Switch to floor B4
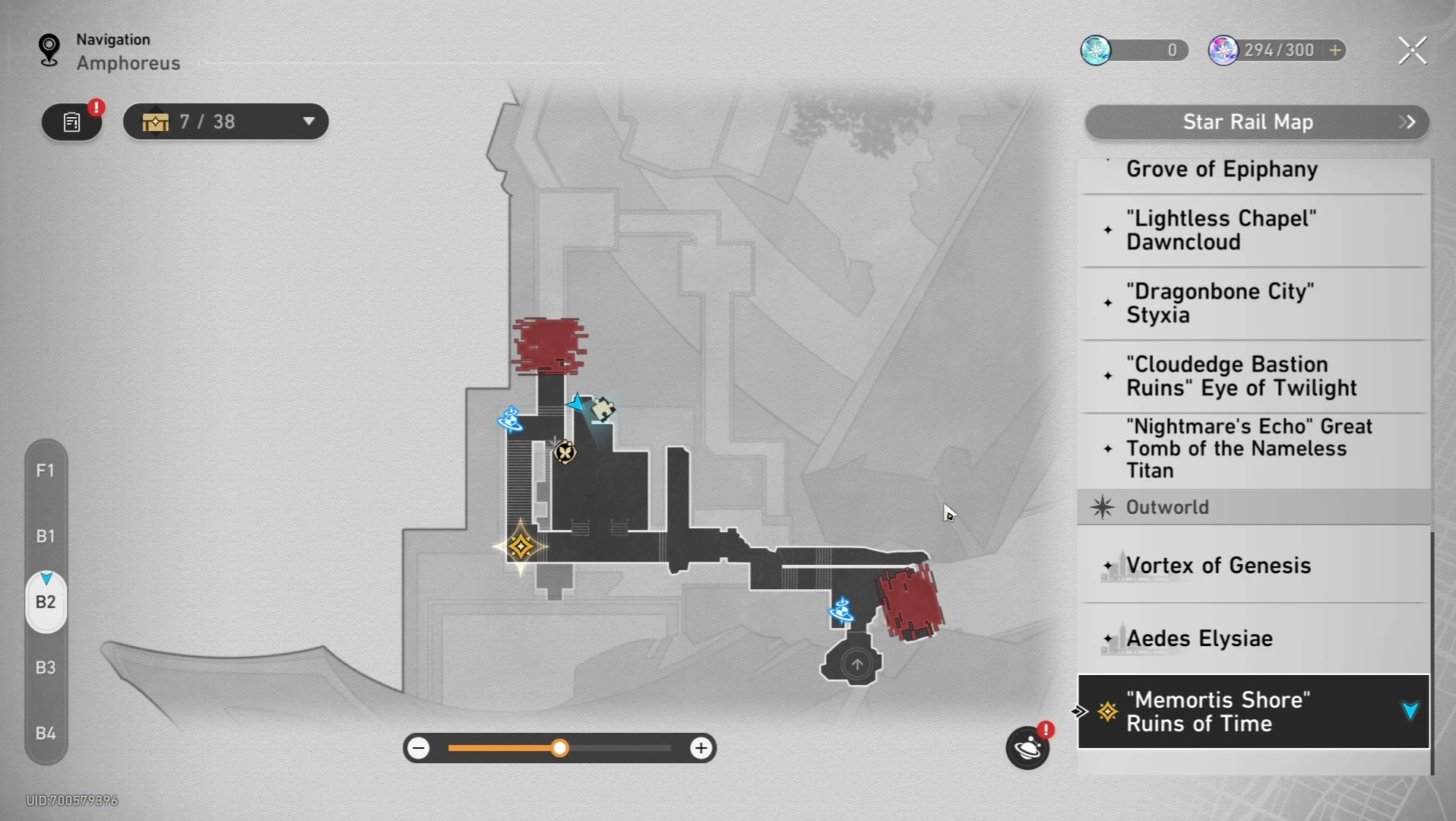The height and width of the screenshot is (821, 1456). pyautogui.click(x=46, y=734)
